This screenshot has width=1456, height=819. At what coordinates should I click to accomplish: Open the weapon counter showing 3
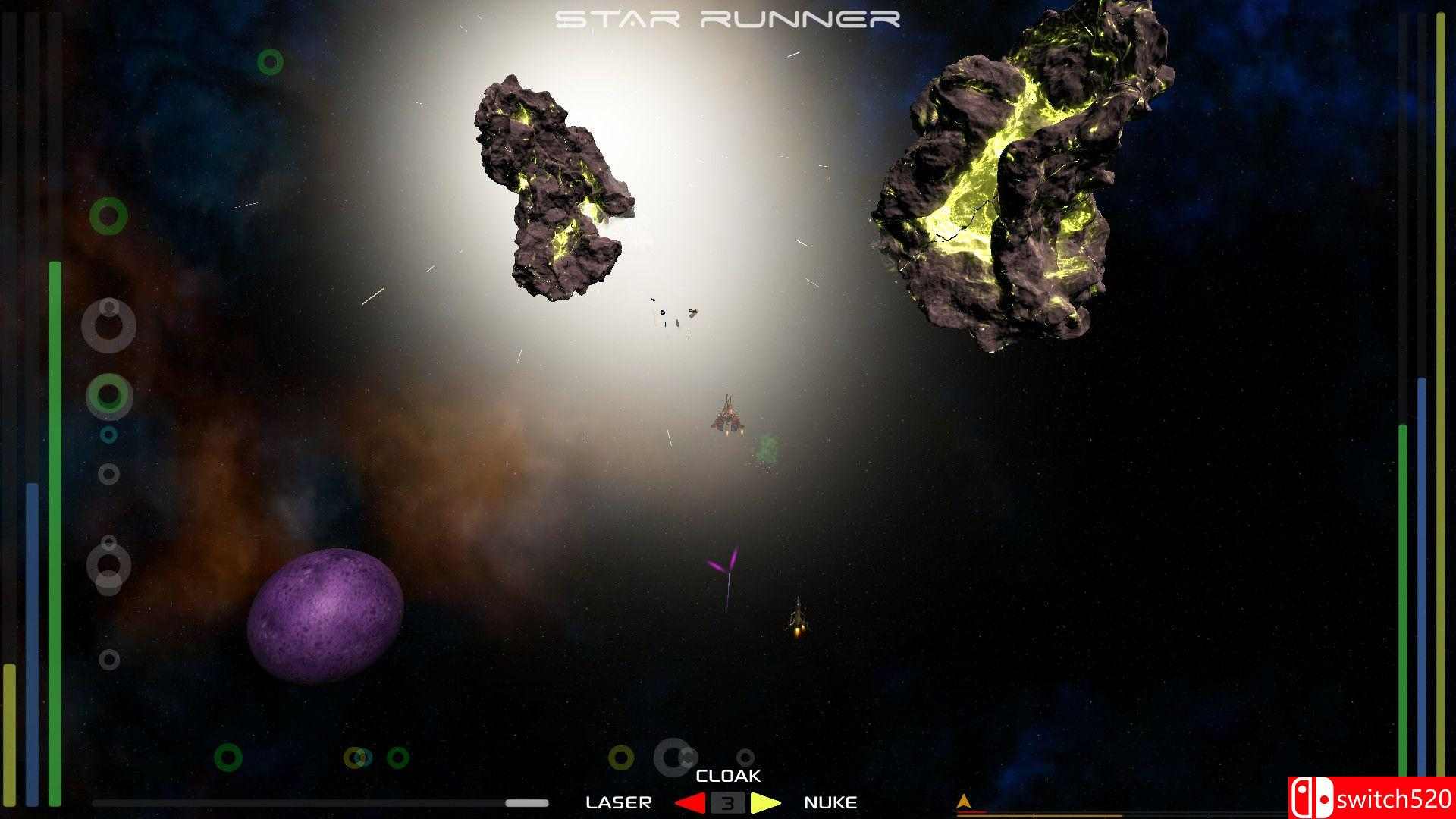(x=727, y=802)
